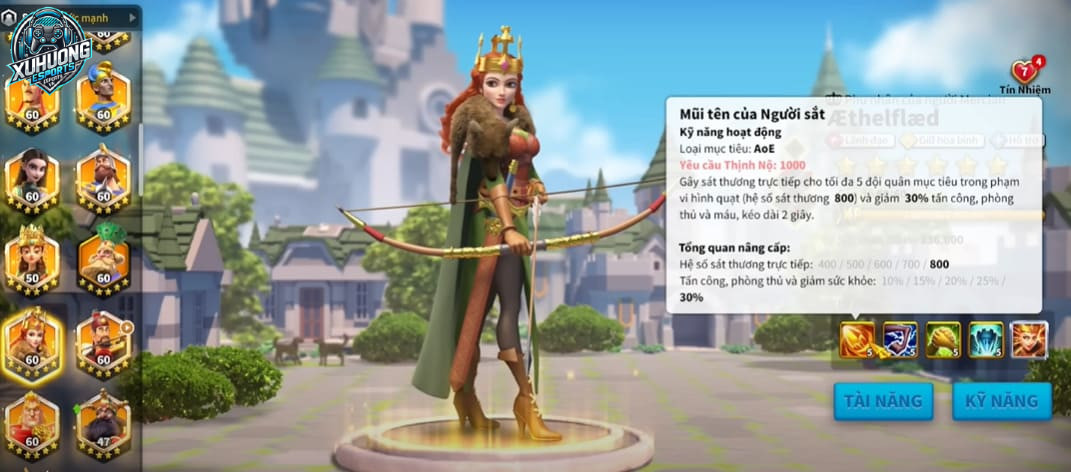Choose the level 47 commander portrait
Image resolution: width=1071 pixels, height=472 pixels.
coord(103,422)
